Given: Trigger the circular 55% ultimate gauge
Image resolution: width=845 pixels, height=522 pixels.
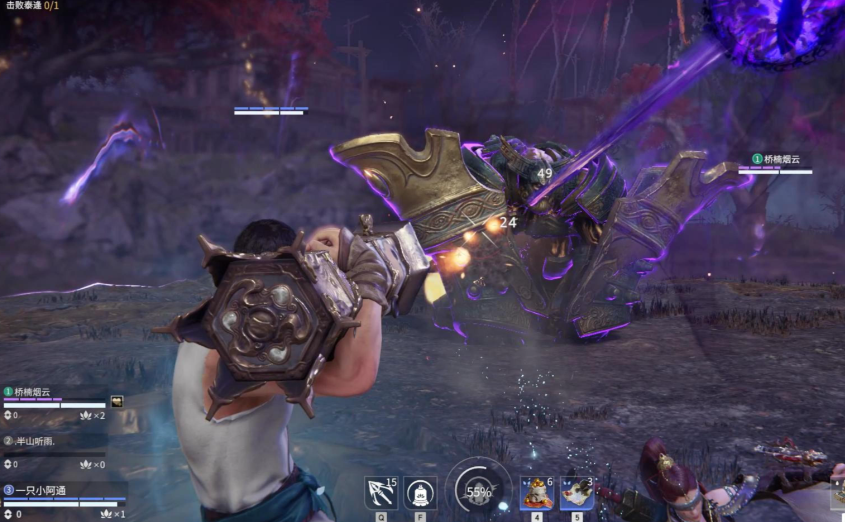Looking at the screenshot, I should tap(478, 491).
